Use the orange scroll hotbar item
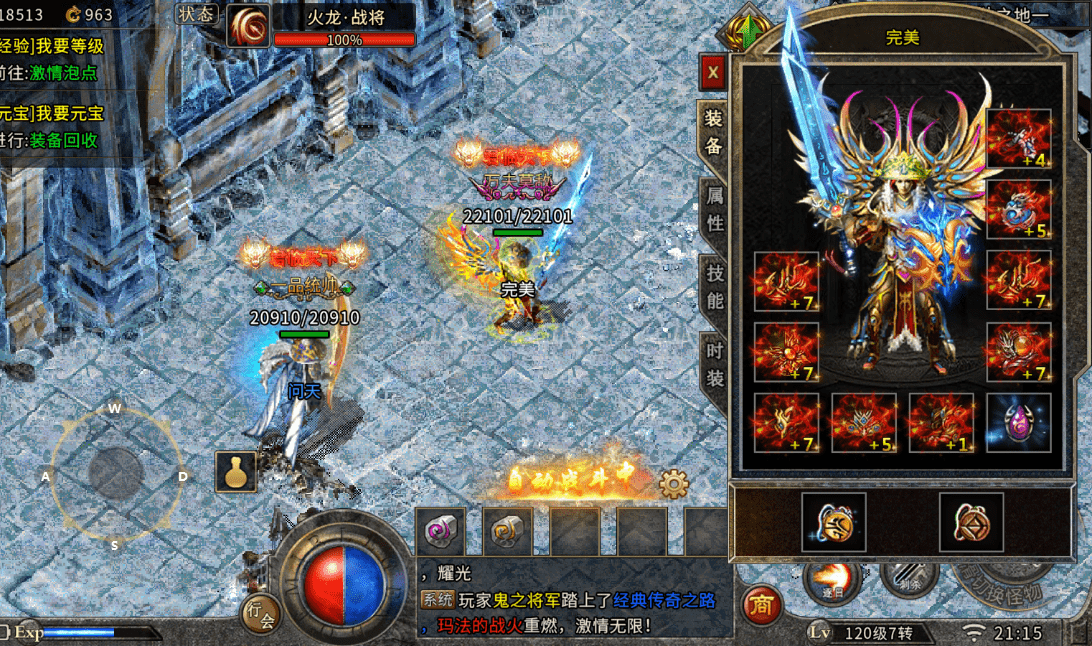Image resolution: width=1092 pixels, height=646 pixels. [508, 531]
